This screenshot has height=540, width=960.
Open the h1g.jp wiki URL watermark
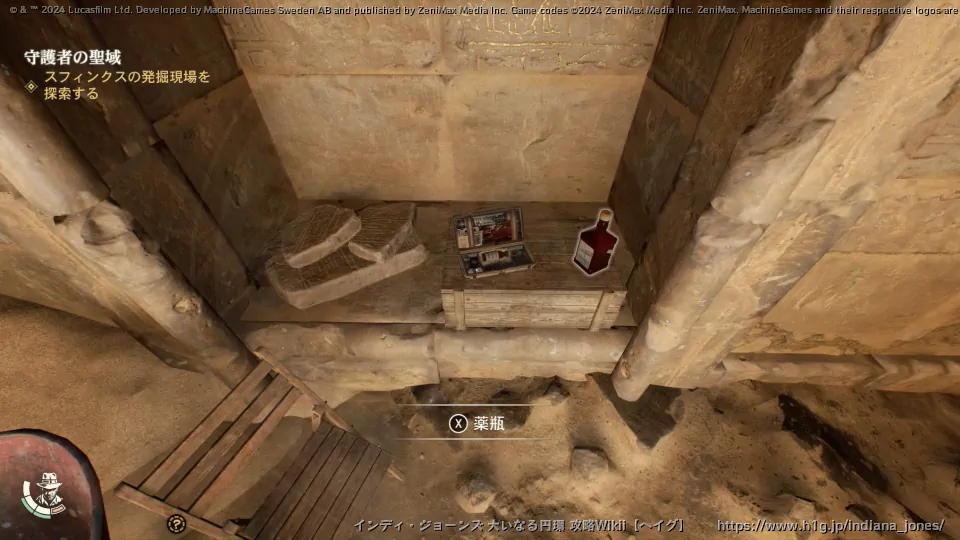tap(830, 526)
